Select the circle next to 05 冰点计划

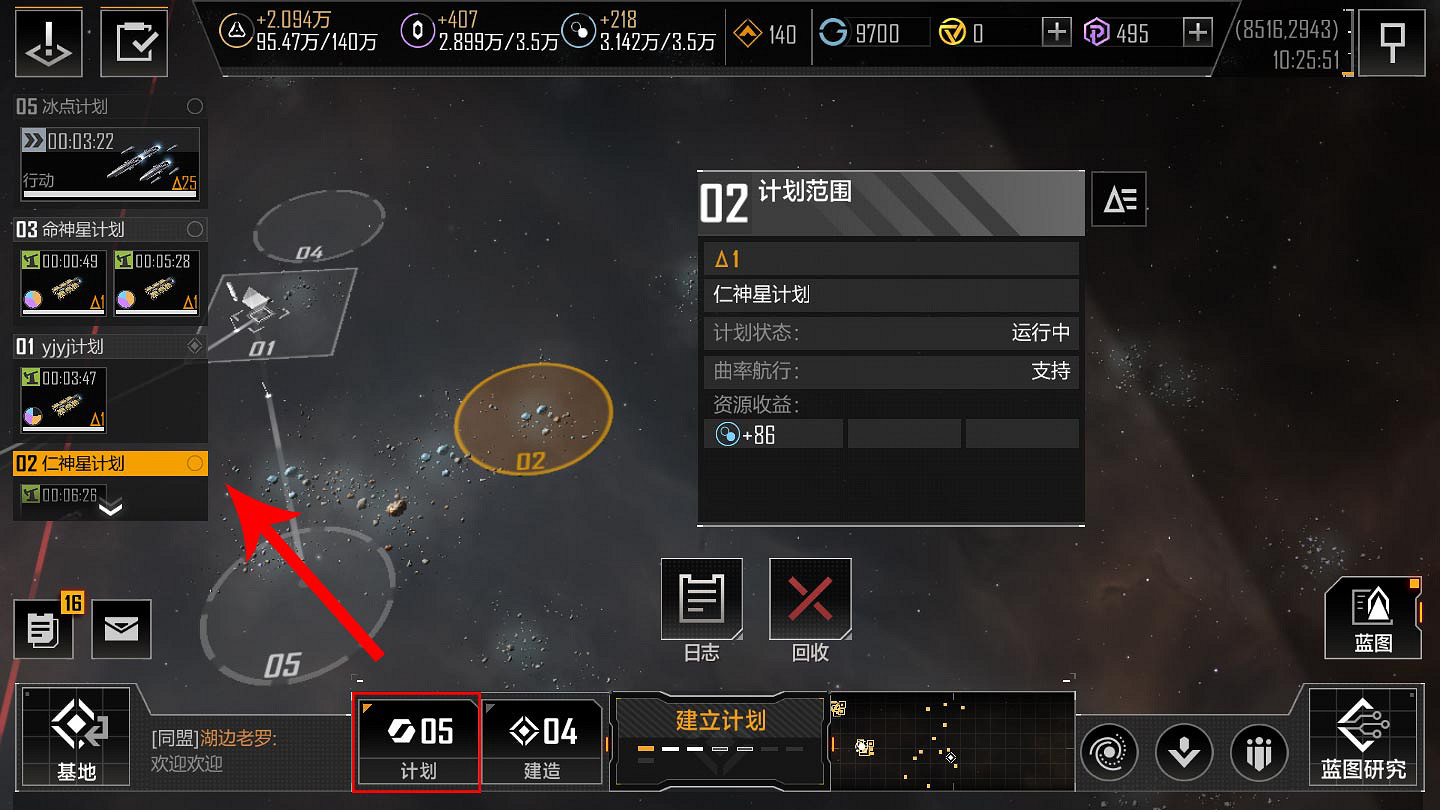pyautogui.click(x=194, y=106)
